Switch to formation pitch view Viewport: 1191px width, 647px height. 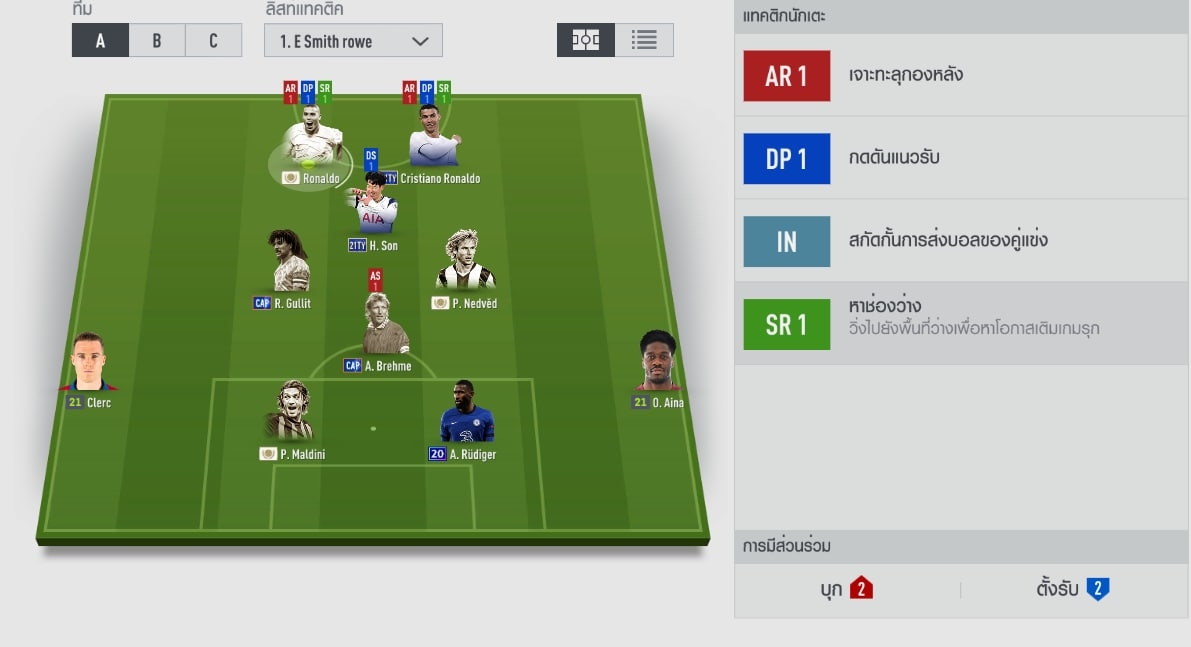(x=586, y=40)
